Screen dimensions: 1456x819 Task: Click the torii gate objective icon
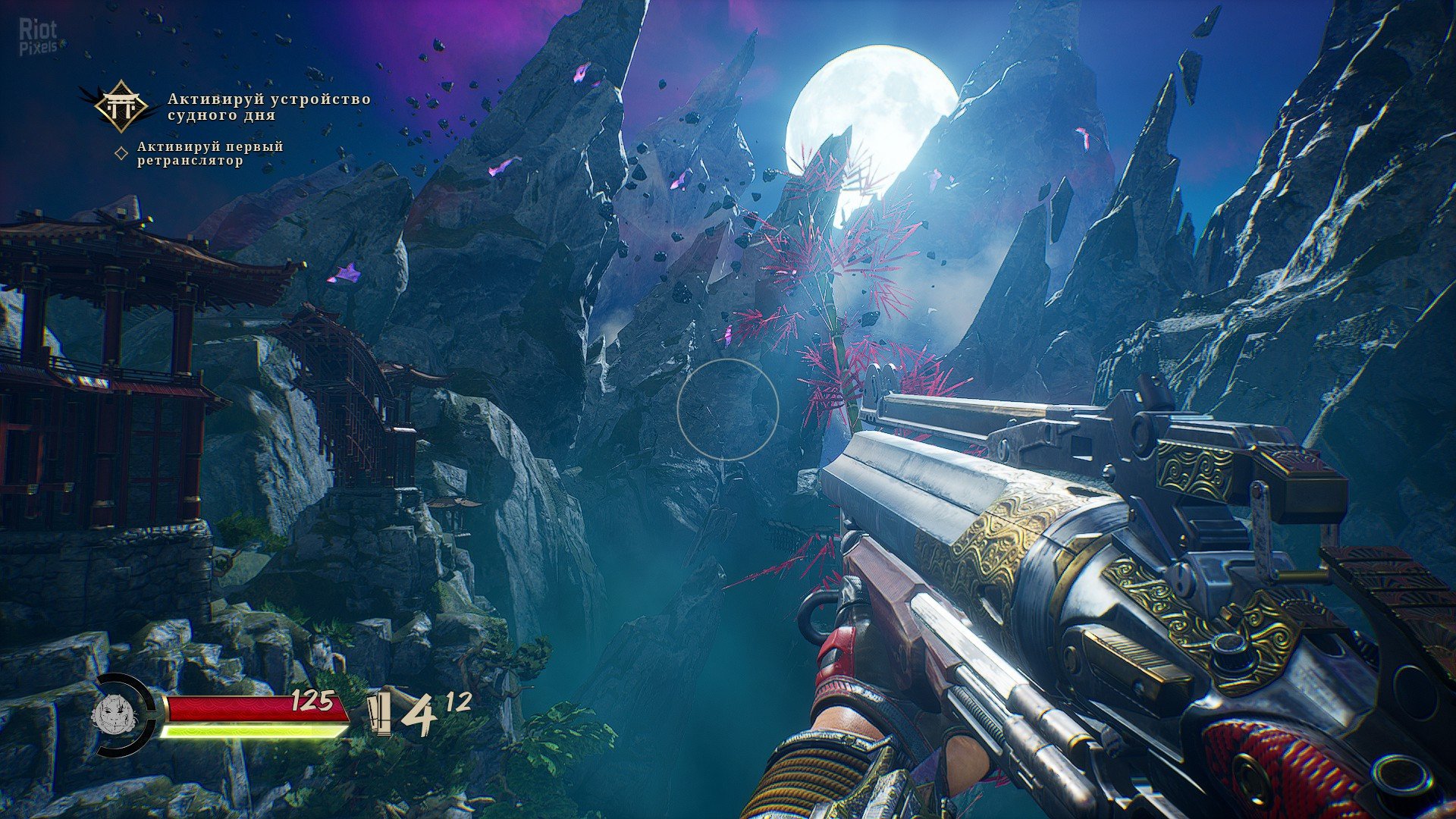(x=122, y=107)
